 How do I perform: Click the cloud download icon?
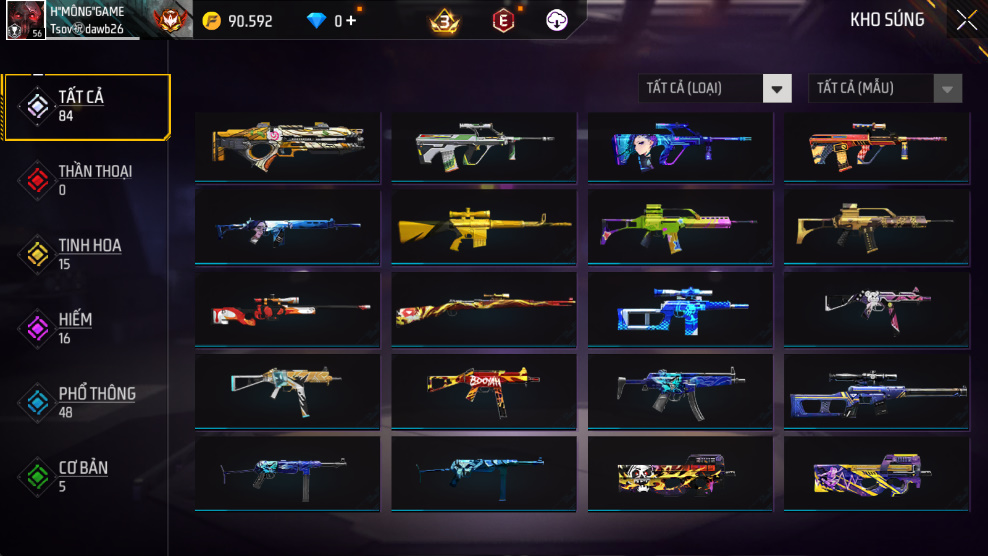point(557,20)
